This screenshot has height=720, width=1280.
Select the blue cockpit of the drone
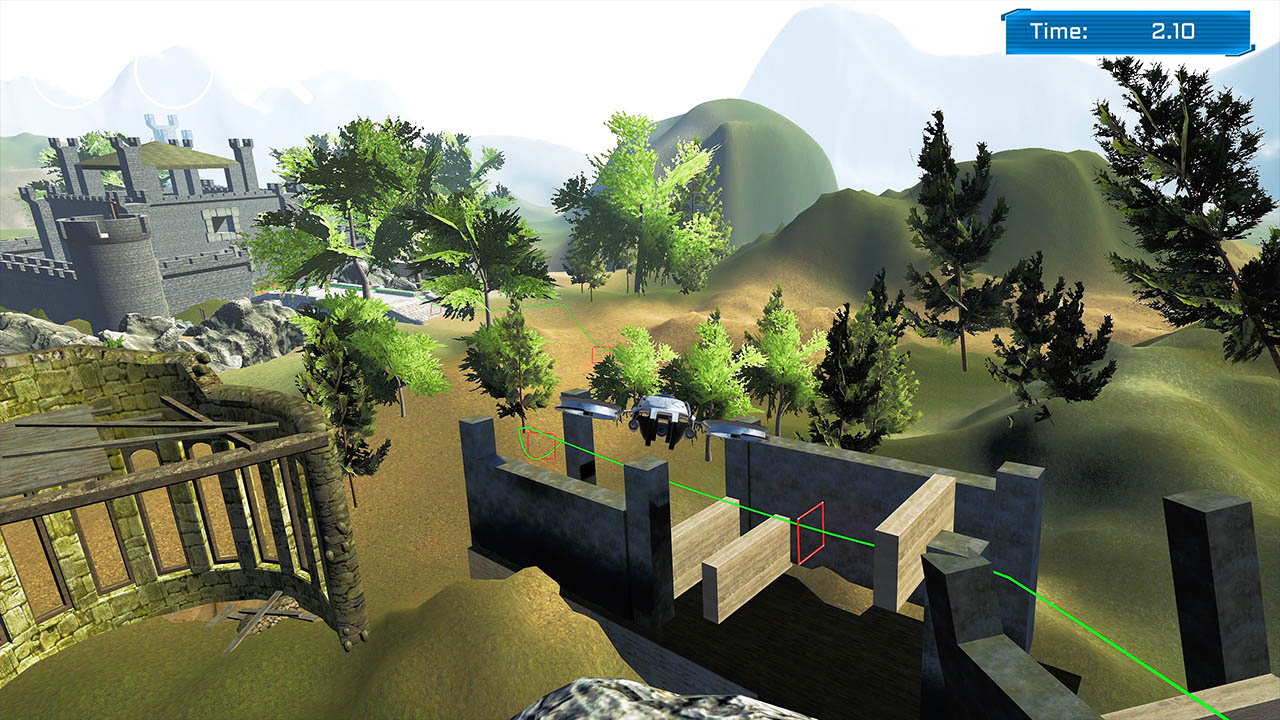click(664, 398)
